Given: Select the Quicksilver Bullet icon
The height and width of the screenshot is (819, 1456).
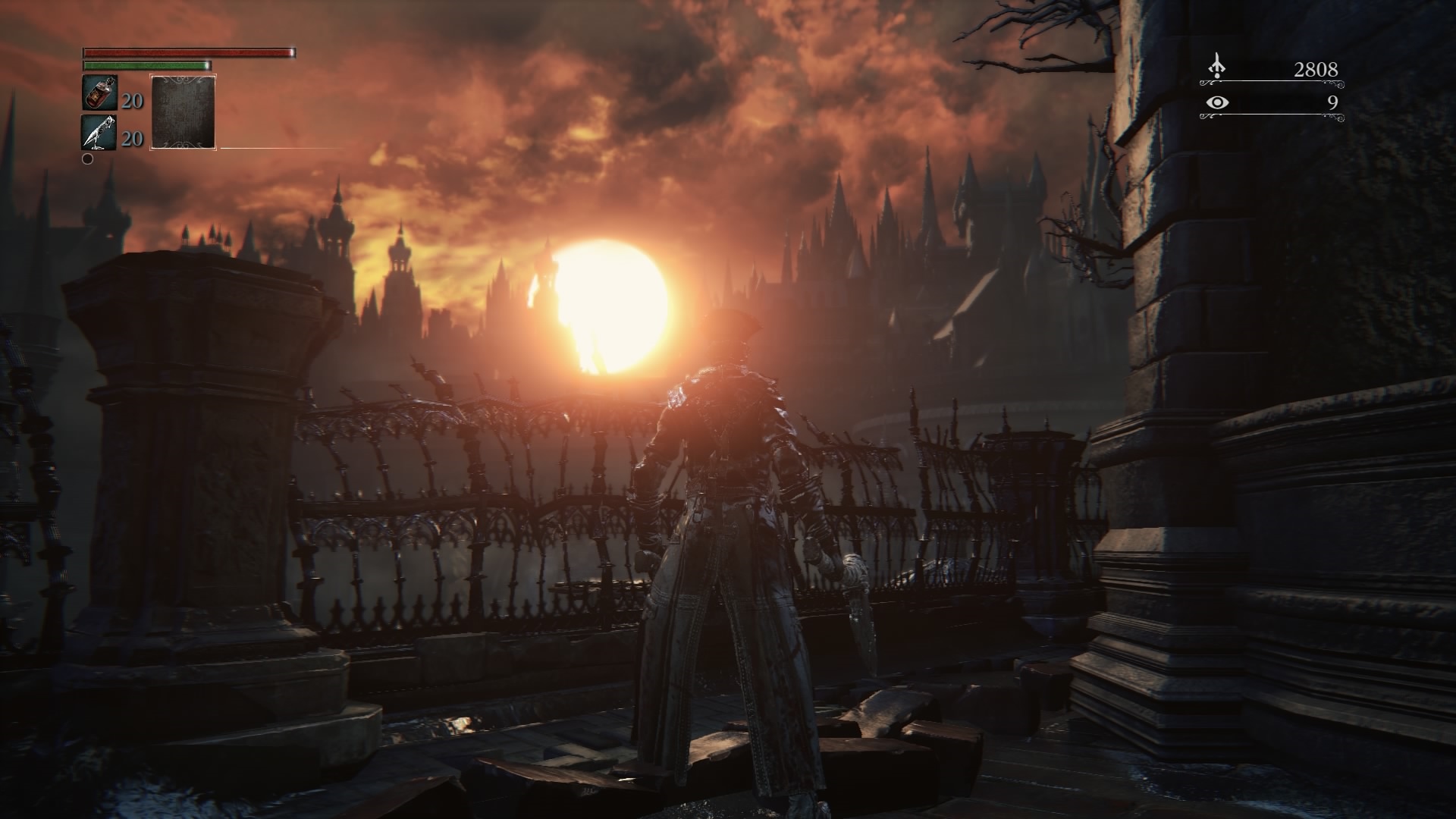Looking at the screenshot, I should point(99,133).
